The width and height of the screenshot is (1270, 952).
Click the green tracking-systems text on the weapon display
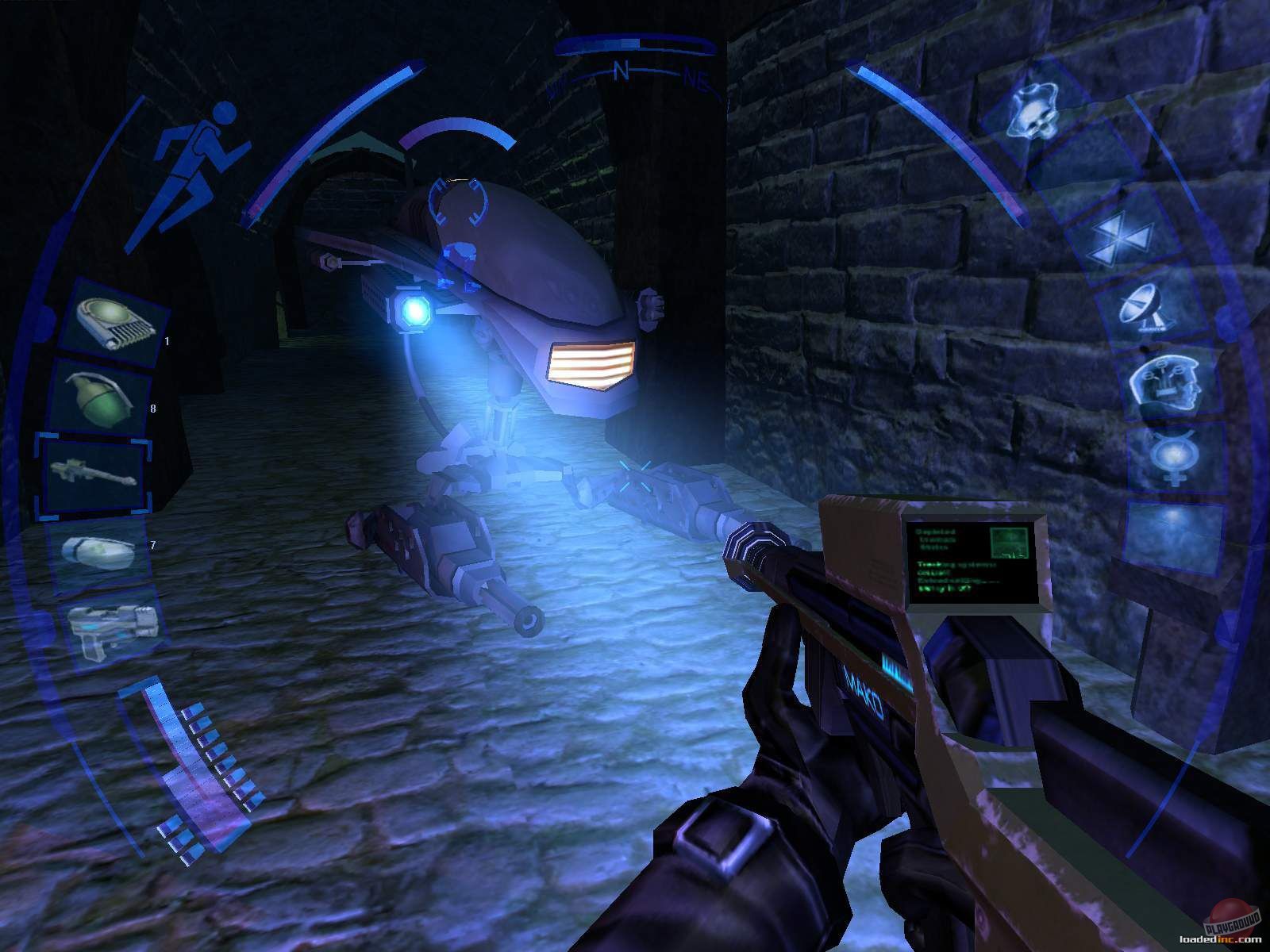[x=956, y=563]
